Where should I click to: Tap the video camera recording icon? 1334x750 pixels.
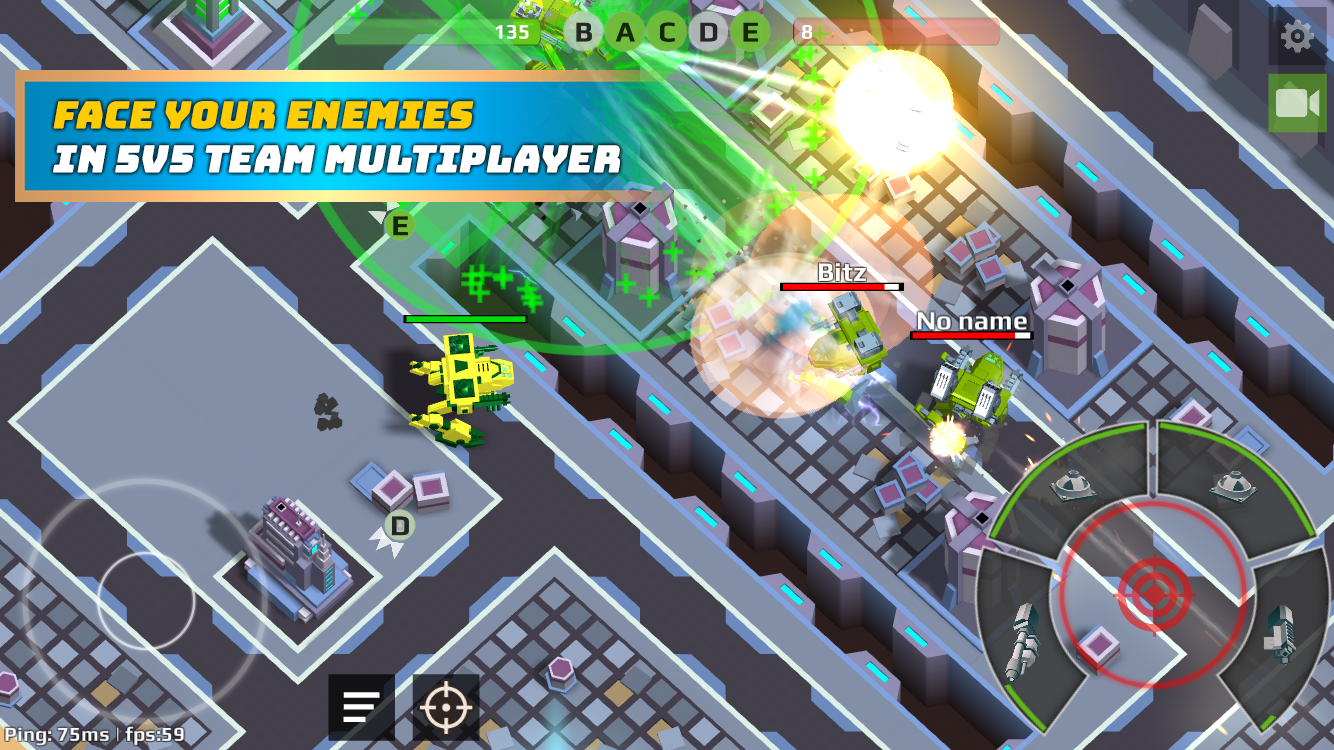click(x=1296, y=101)
